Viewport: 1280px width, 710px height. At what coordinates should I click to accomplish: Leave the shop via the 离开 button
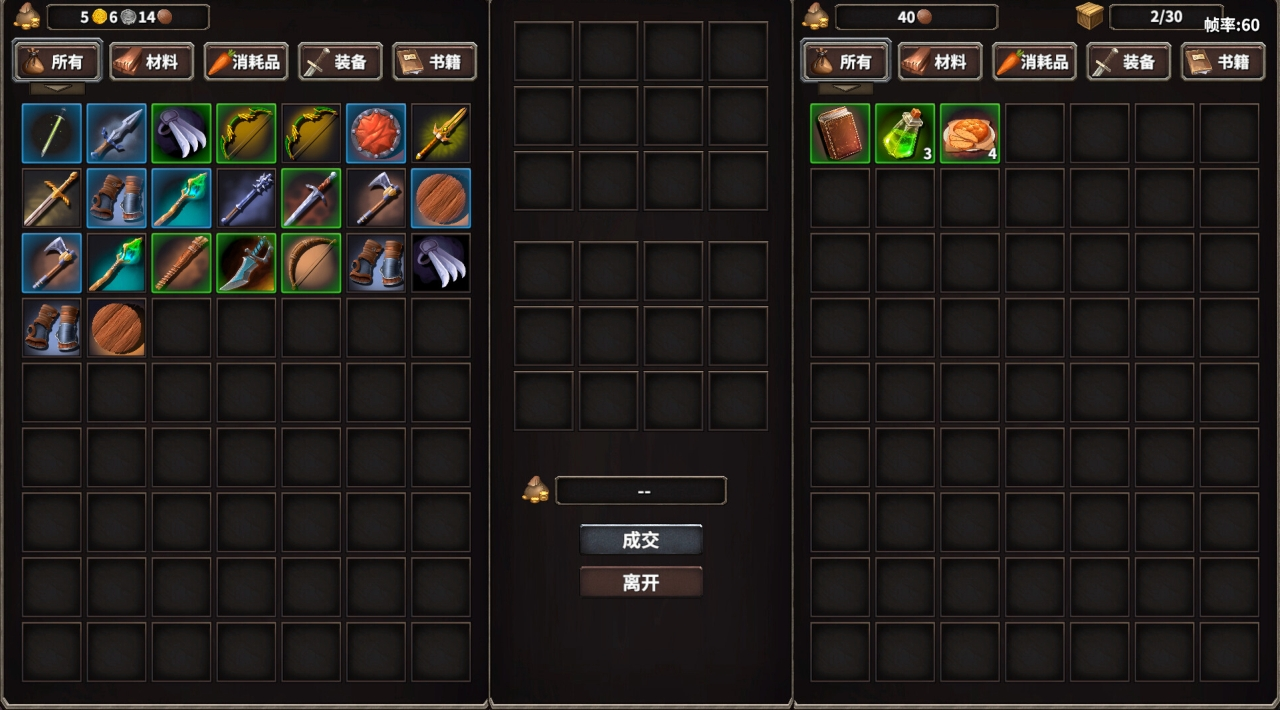click(x=641, y=582)
